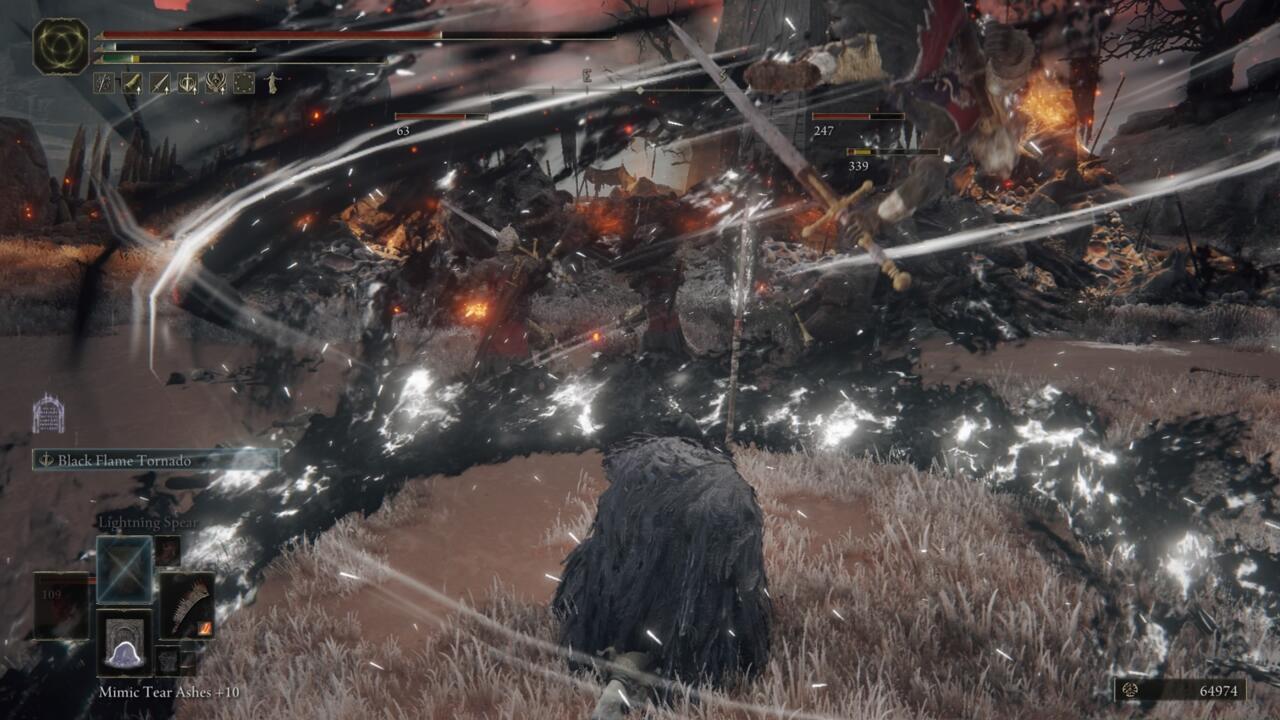The image size is (1280, 720).
Task: Select the crossed-weapons buff icon
Action: 103,83
